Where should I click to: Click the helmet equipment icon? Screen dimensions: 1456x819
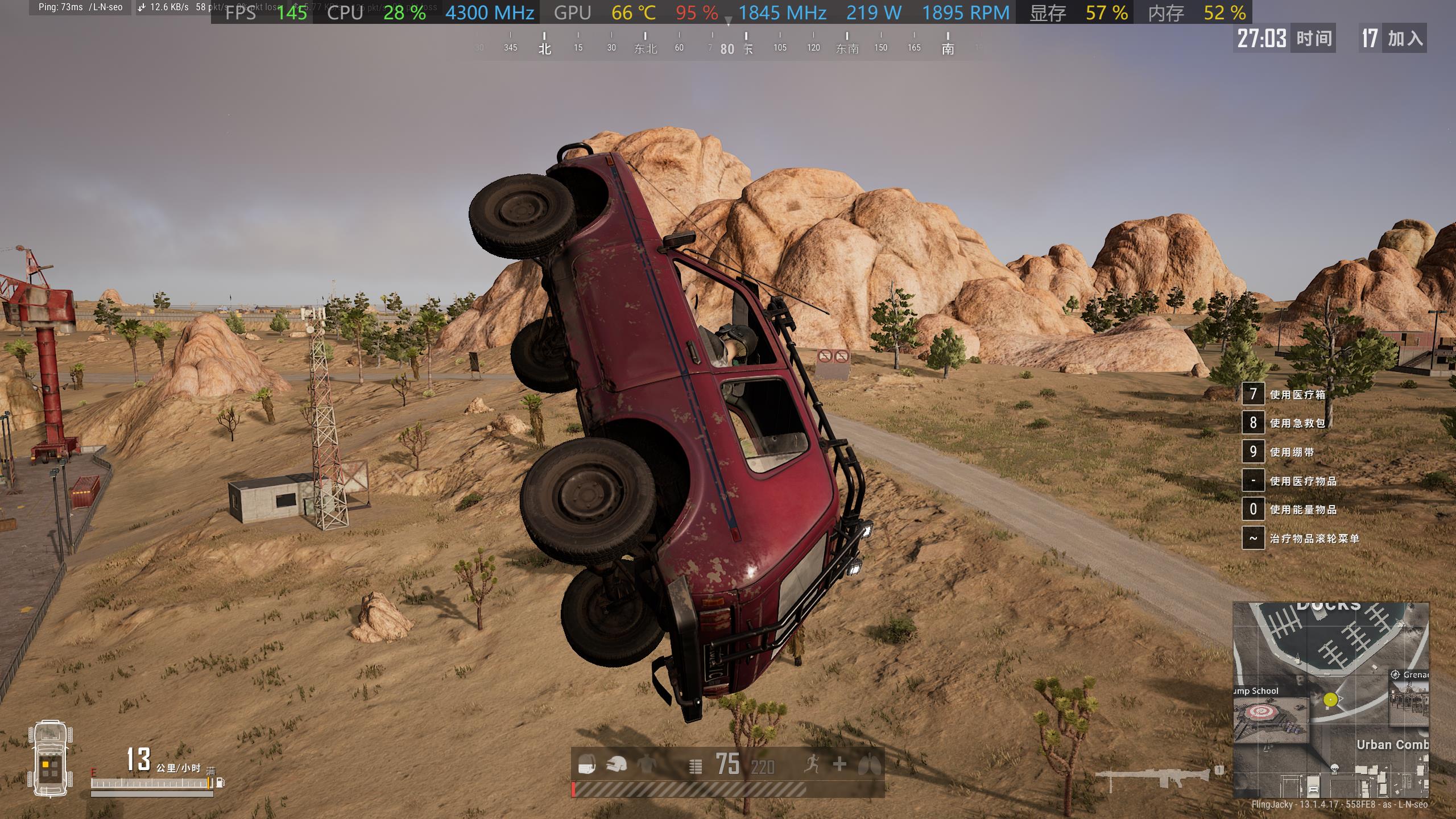[616, 764]
